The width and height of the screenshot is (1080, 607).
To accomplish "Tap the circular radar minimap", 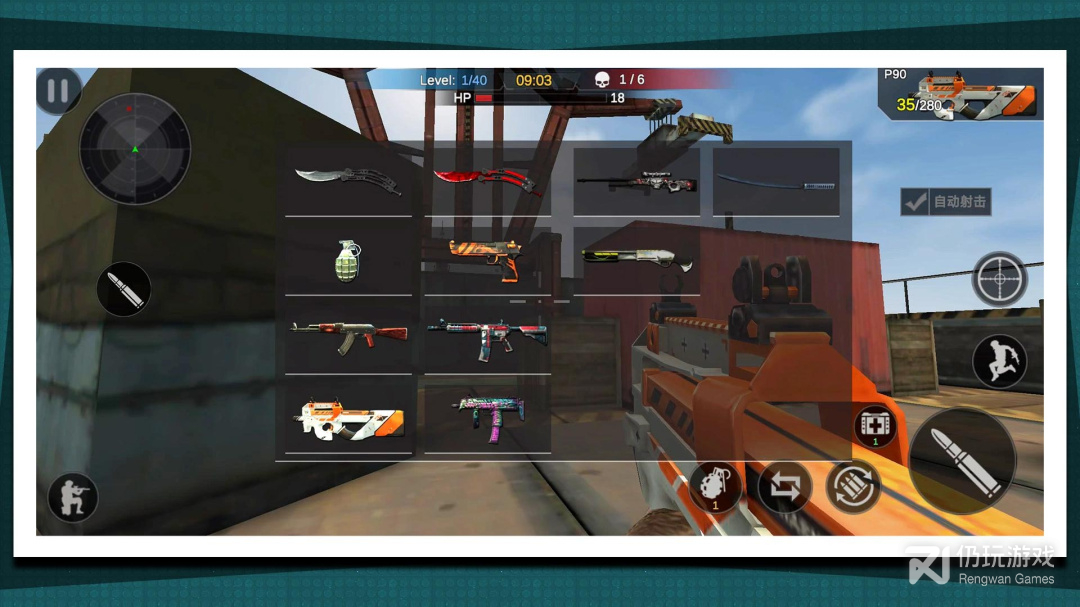I will coord(135,149).
